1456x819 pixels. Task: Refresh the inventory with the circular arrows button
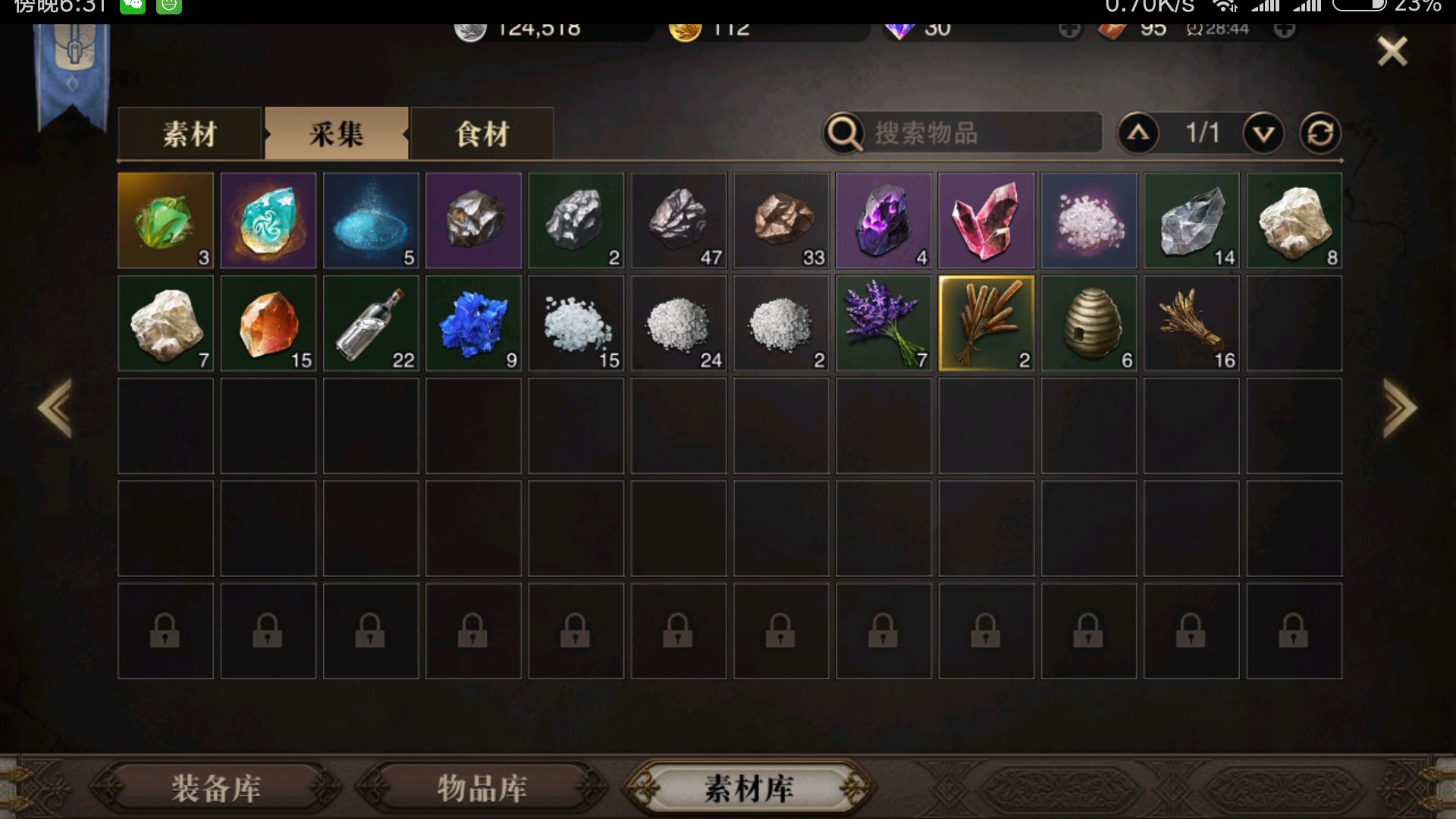1320,133
